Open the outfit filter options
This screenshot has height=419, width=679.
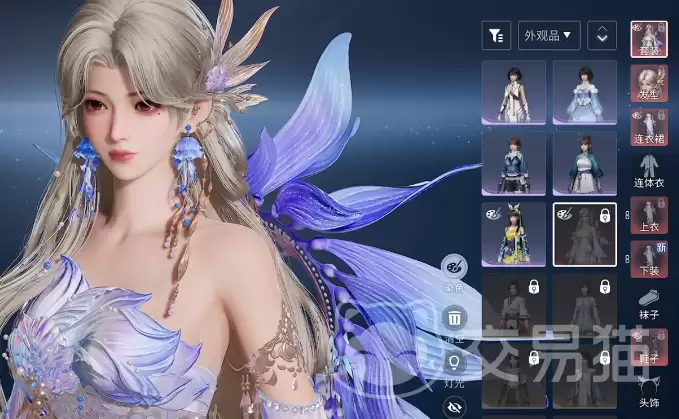click(x=495, y=36)
